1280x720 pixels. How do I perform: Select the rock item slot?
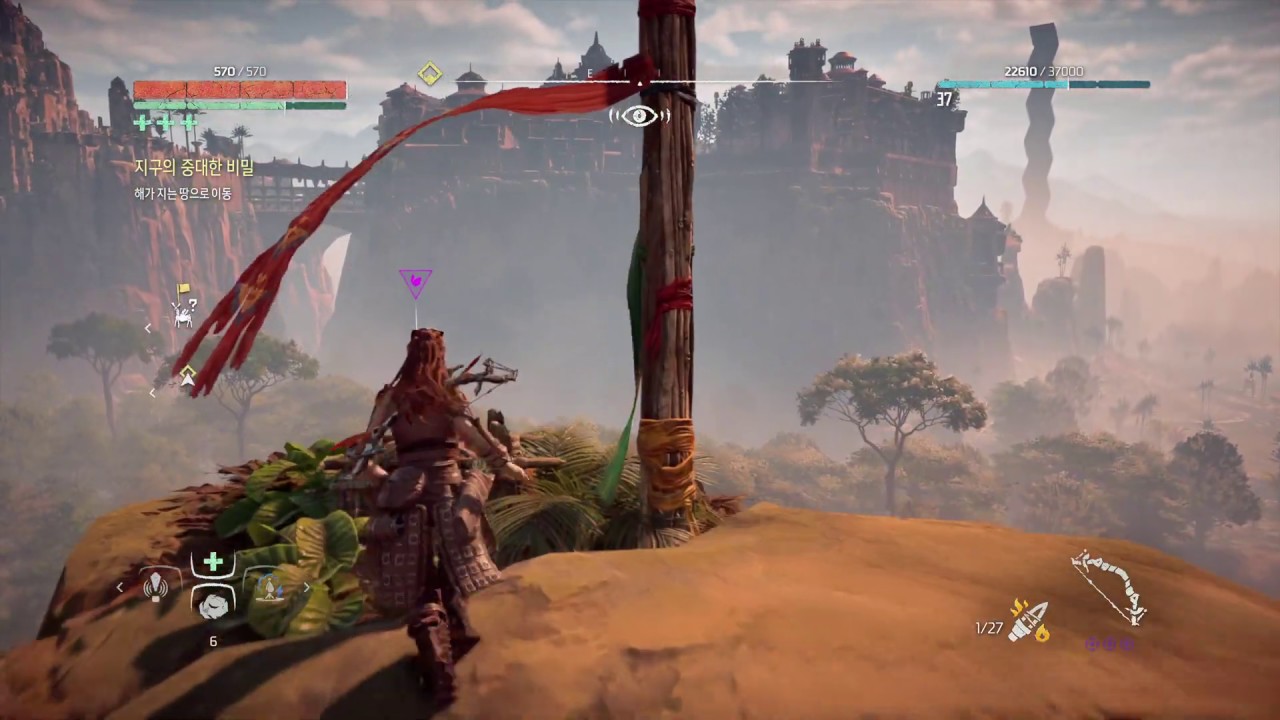pyautogui.click(x=213, y=602)
